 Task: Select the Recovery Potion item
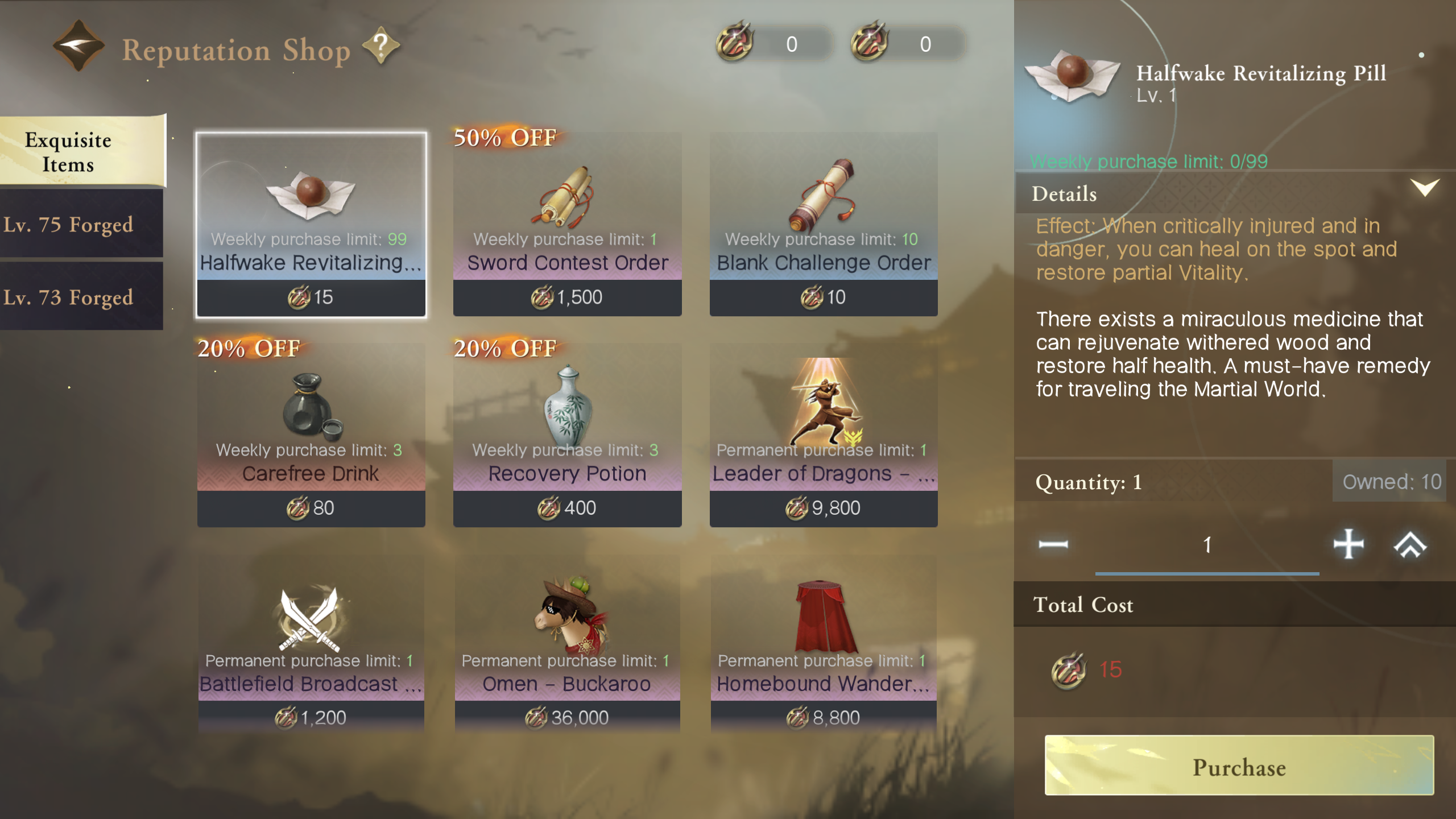point(567,435)
